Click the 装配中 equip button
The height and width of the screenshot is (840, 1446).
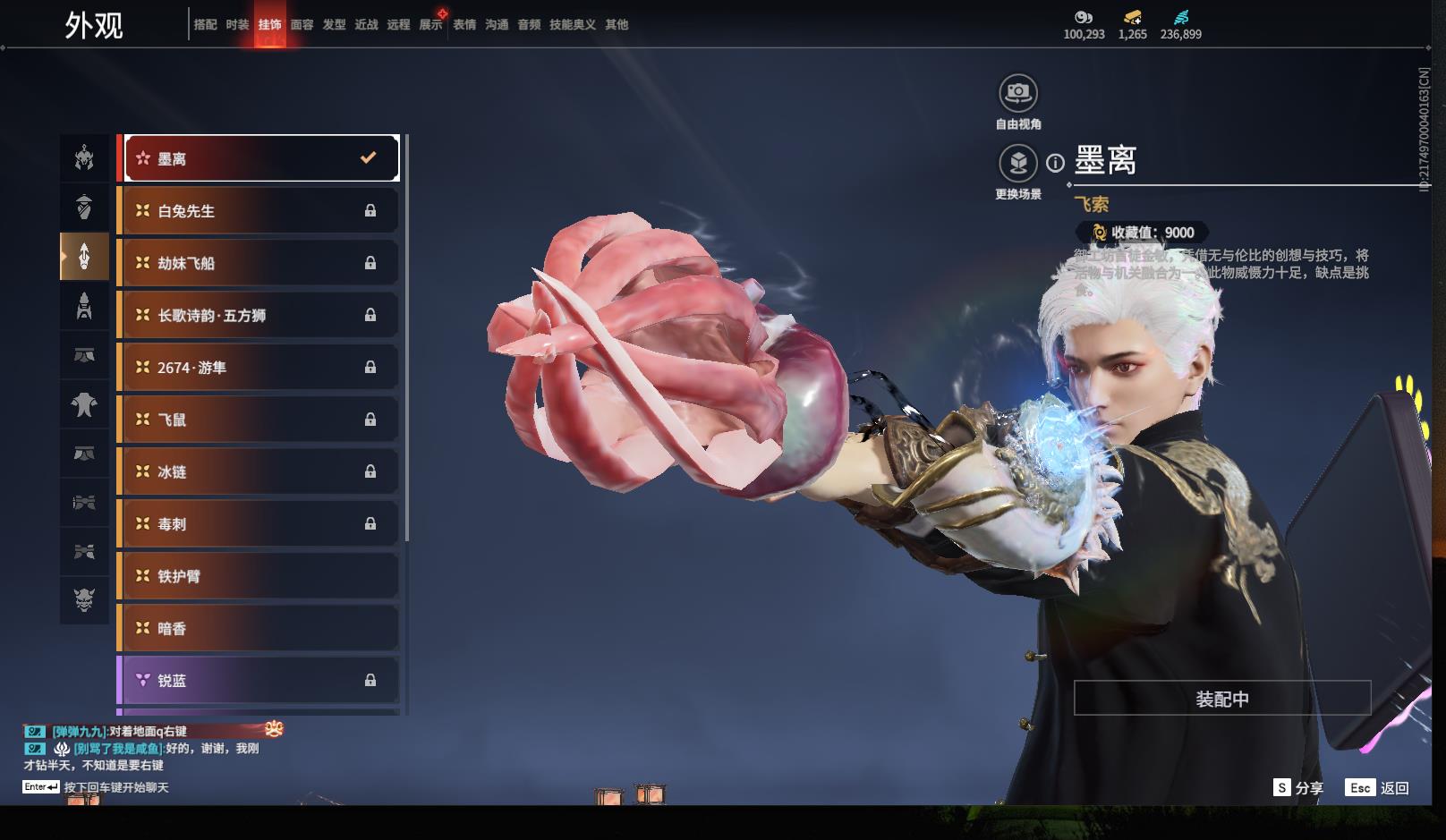point(1221,699)
